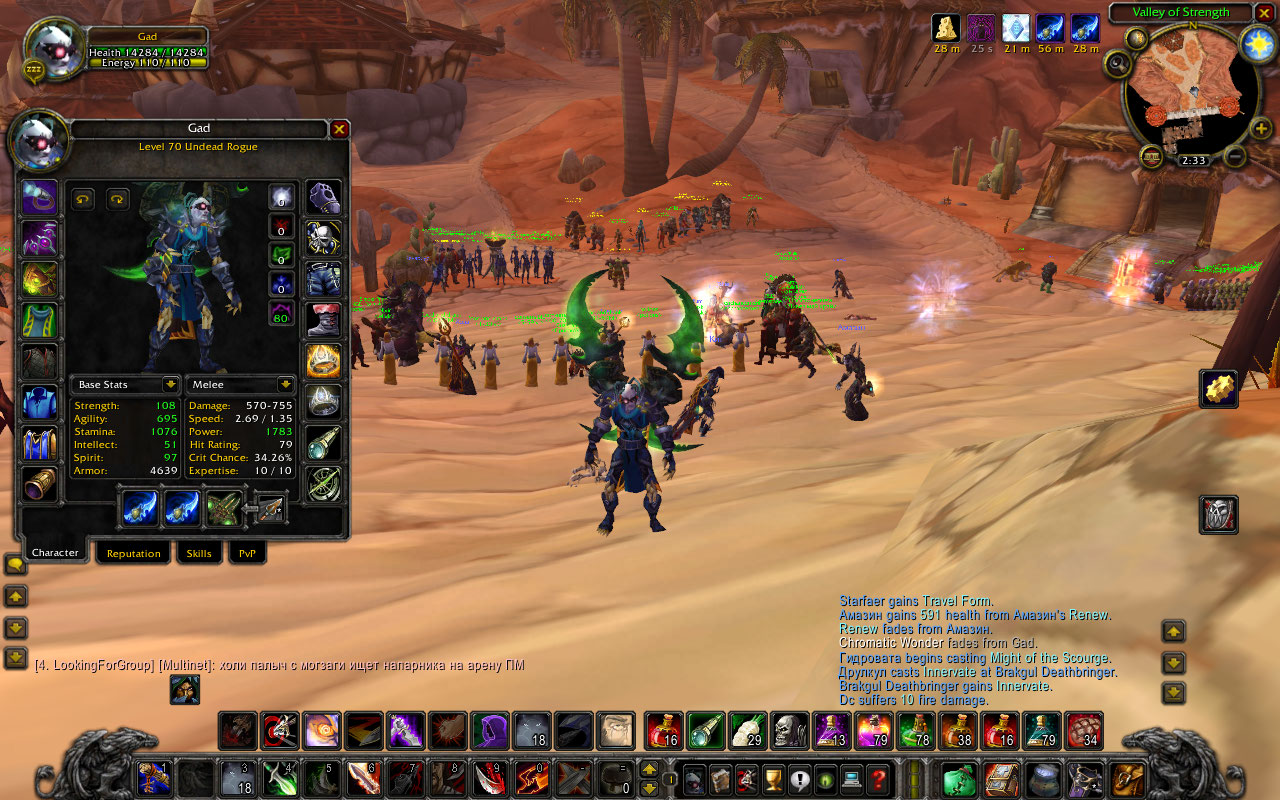Zoom out the minimap

[1235, 157]
